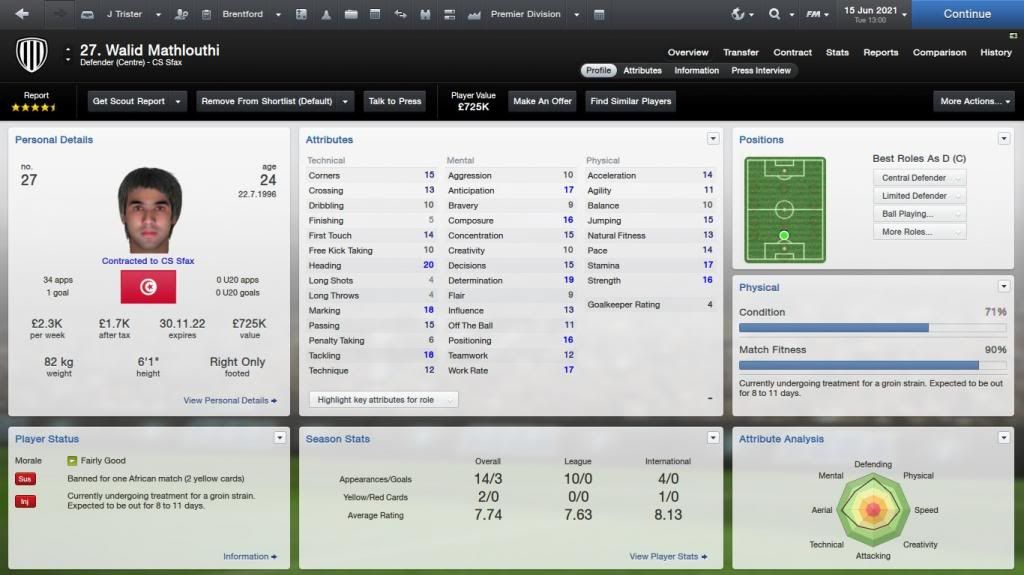The image size is (1024, 575).
Task: Show the player's Stats section
Action: [837, 52]
